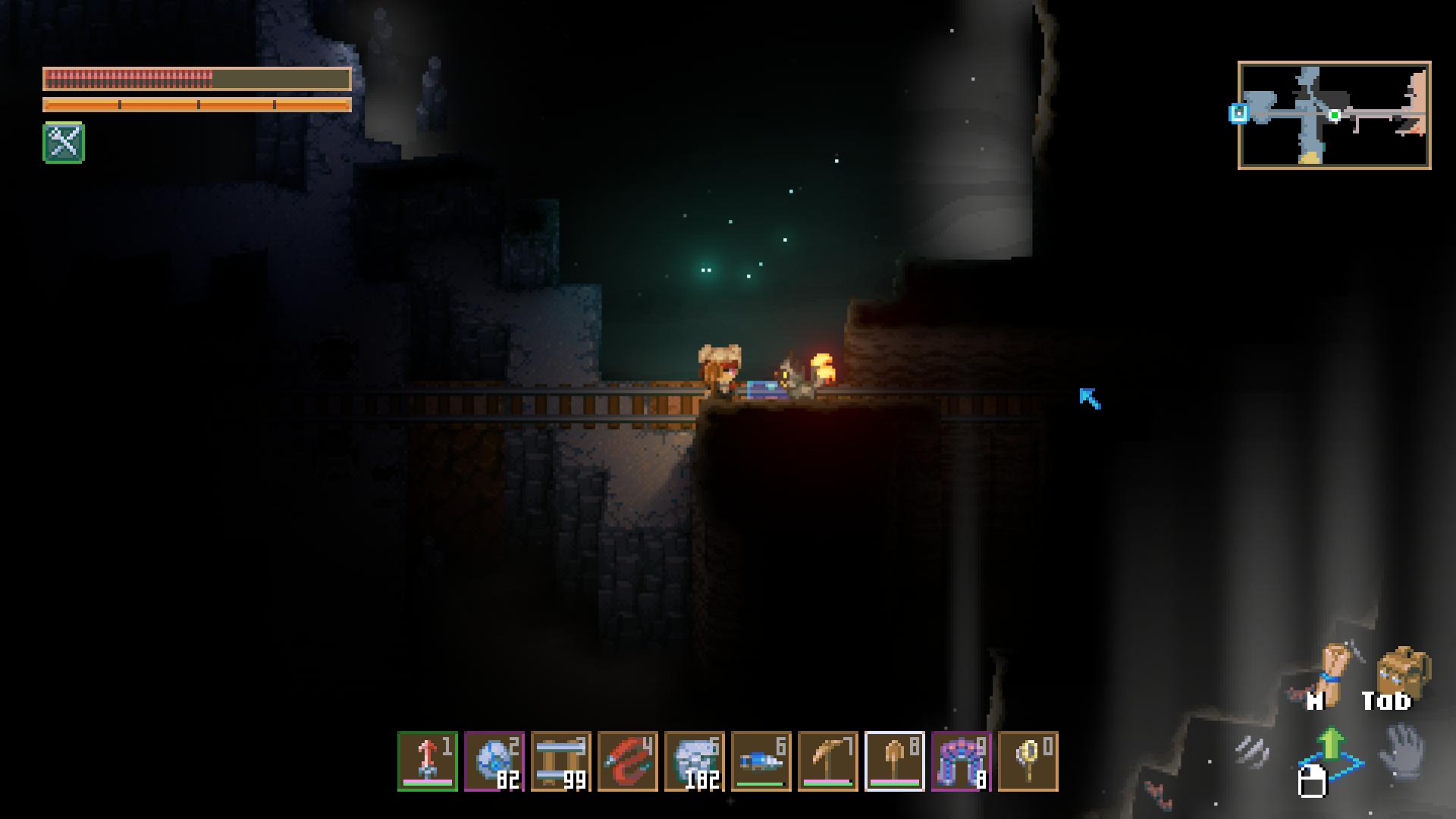Open the flexed arm skills icon

[x=1332, y=671]
